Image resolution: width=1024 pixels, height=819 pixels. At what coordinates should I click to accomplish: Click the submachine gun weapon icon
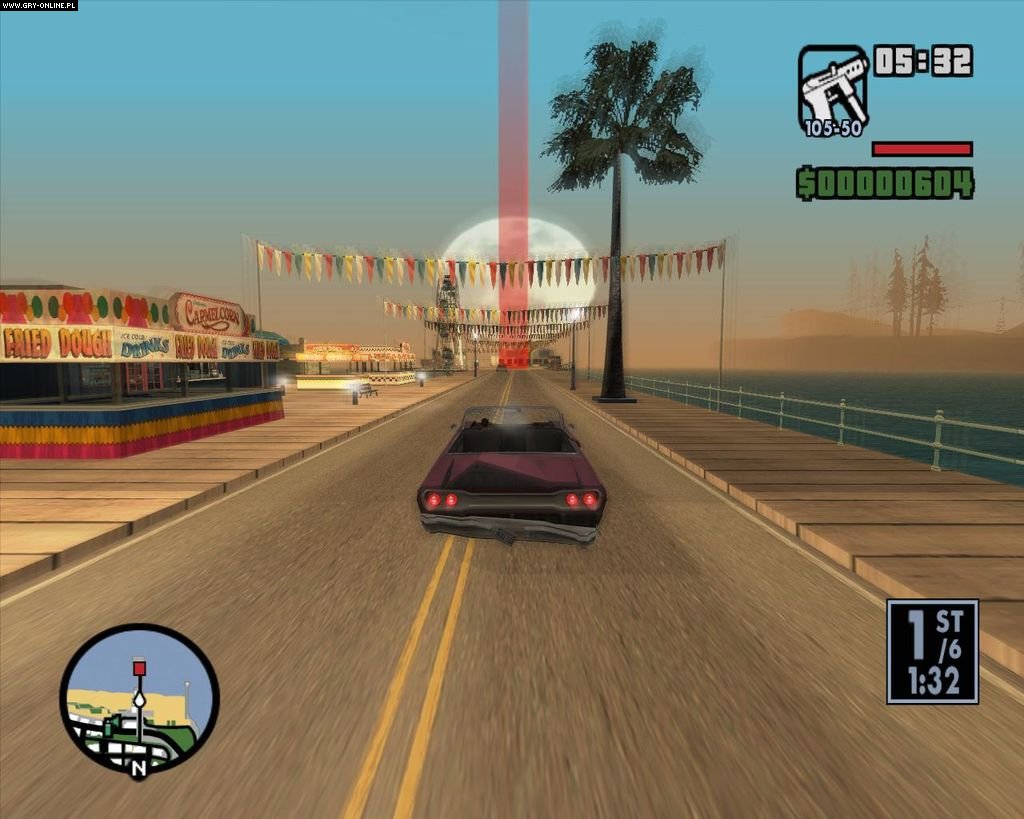tap(832, 86)
